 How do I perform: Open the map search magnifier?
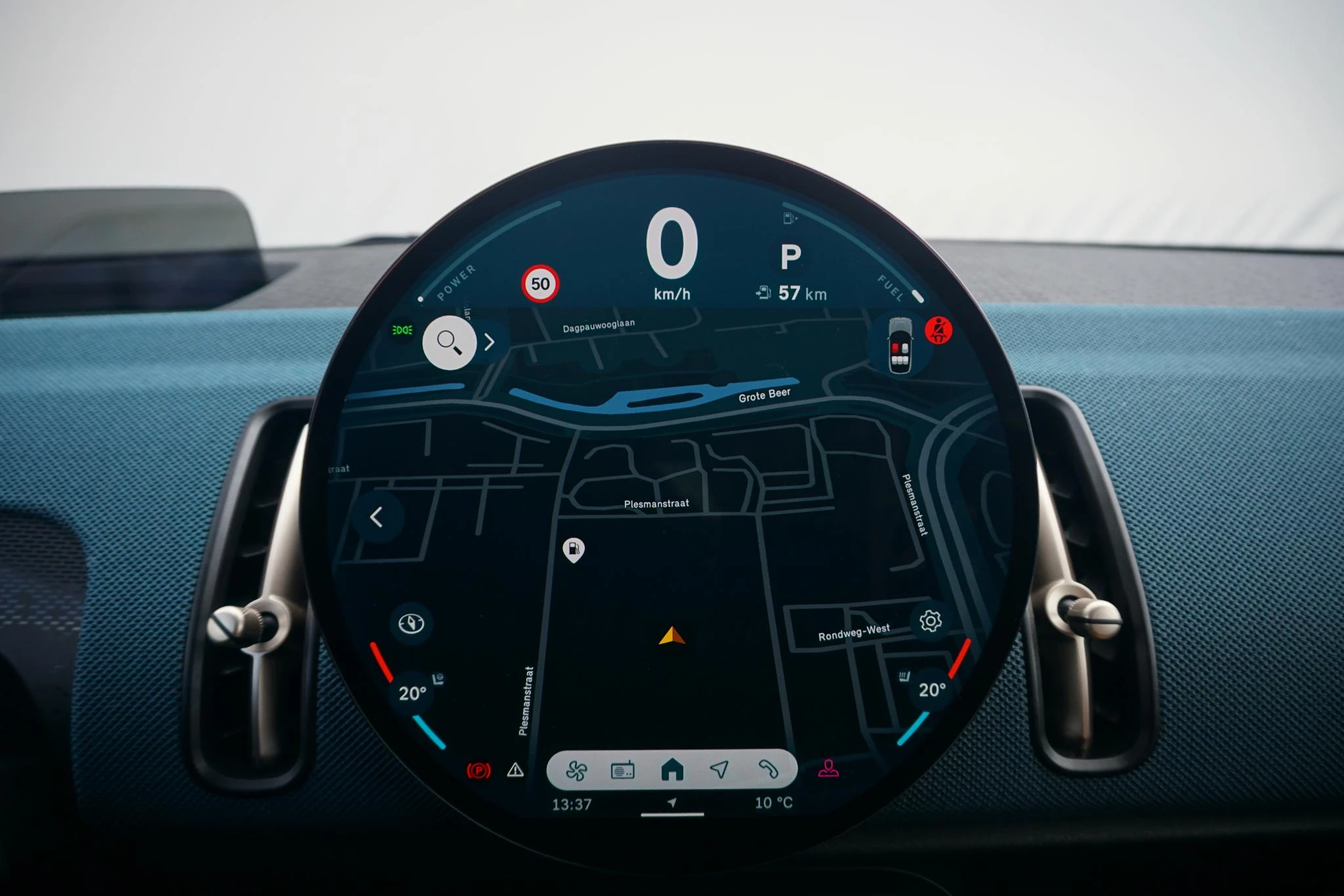(x=450, y=342)
